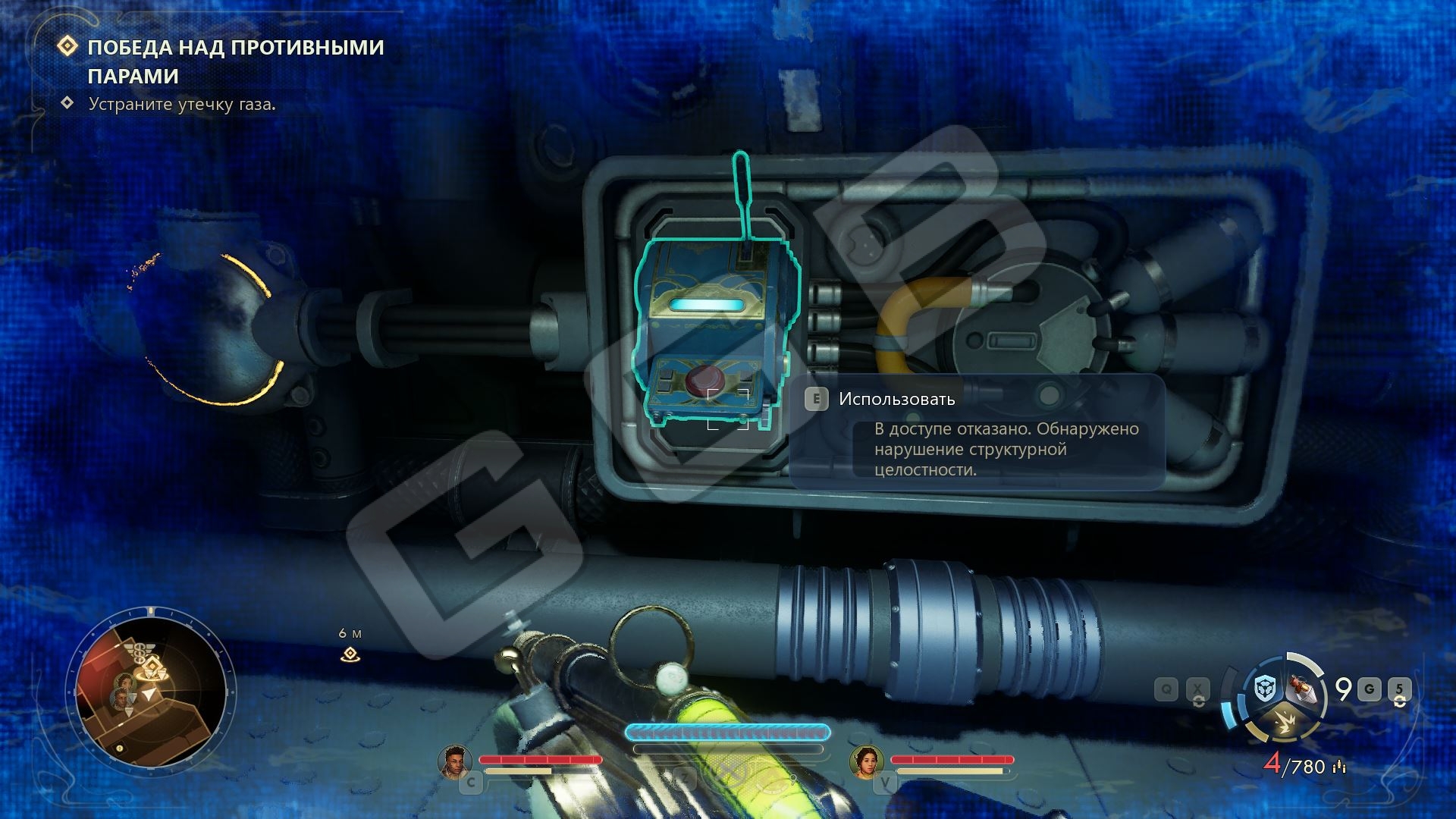Select the quest tracker title in Russian
This screenshot has height=819, width=1456.
(235, 61)
